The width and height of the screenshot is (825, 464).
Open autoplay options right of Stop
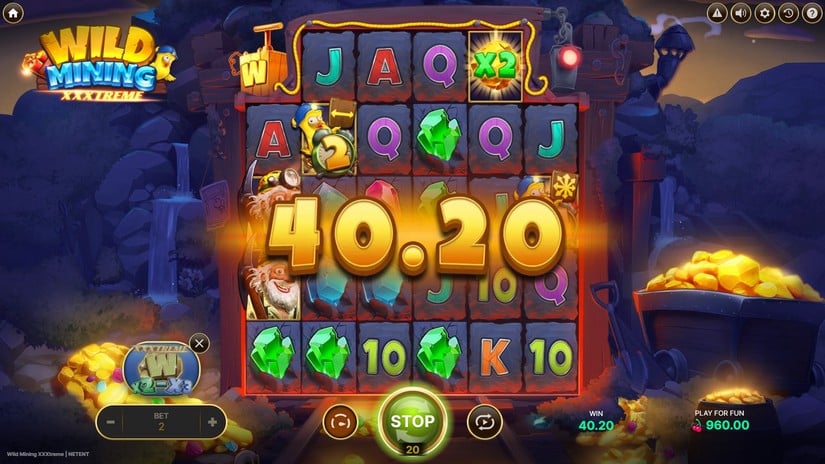(484, 422)
